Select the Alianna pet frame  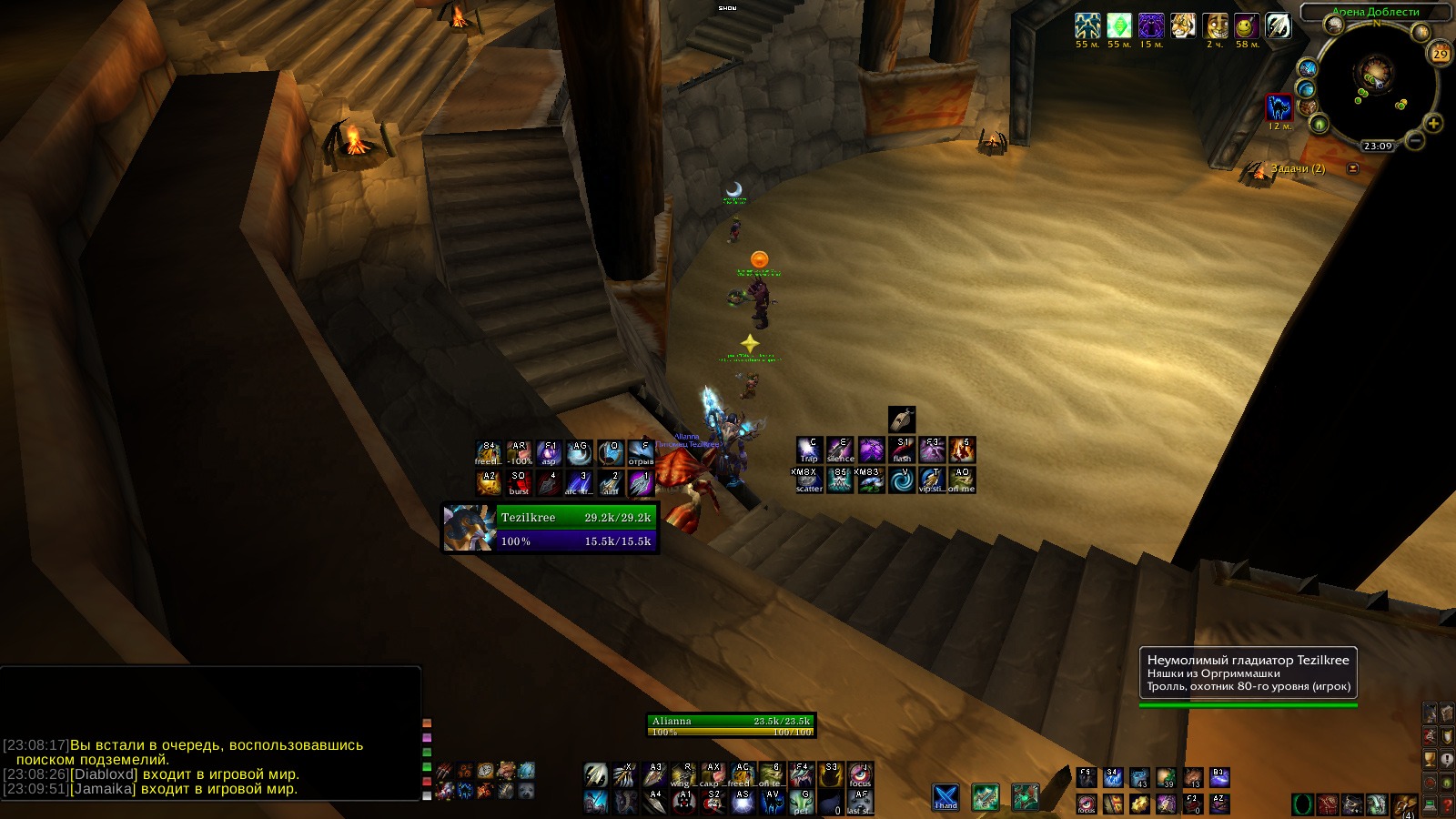[731, 725]
